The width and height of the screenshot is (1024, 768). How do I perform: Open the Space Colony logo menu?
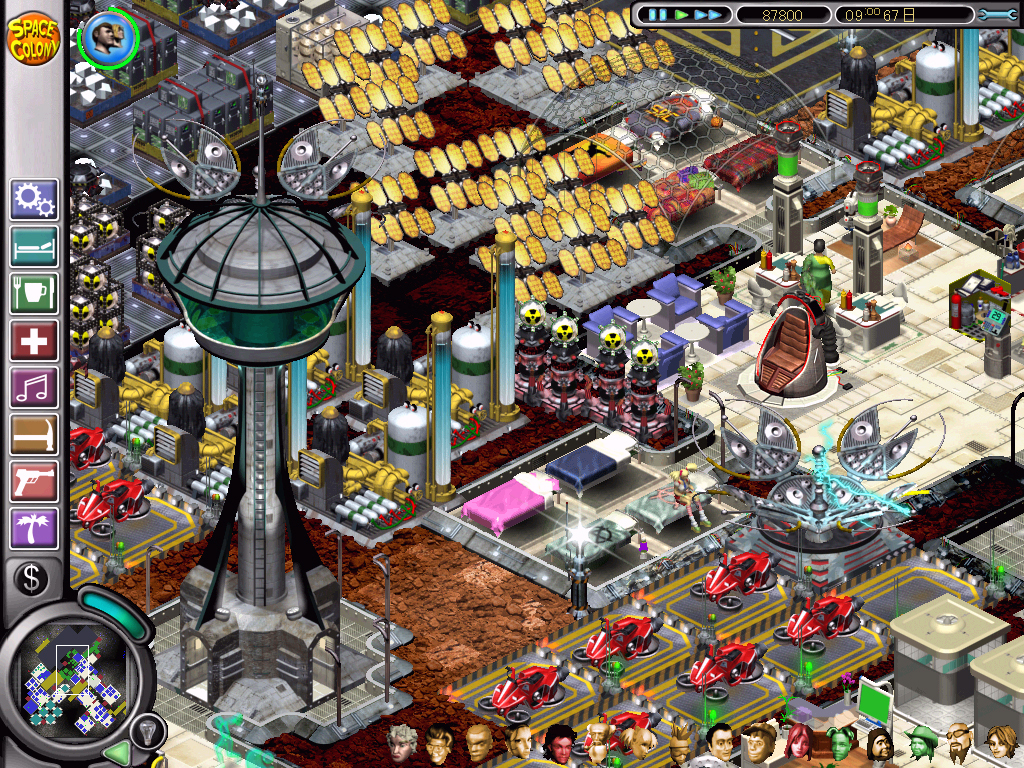[33, 38]
